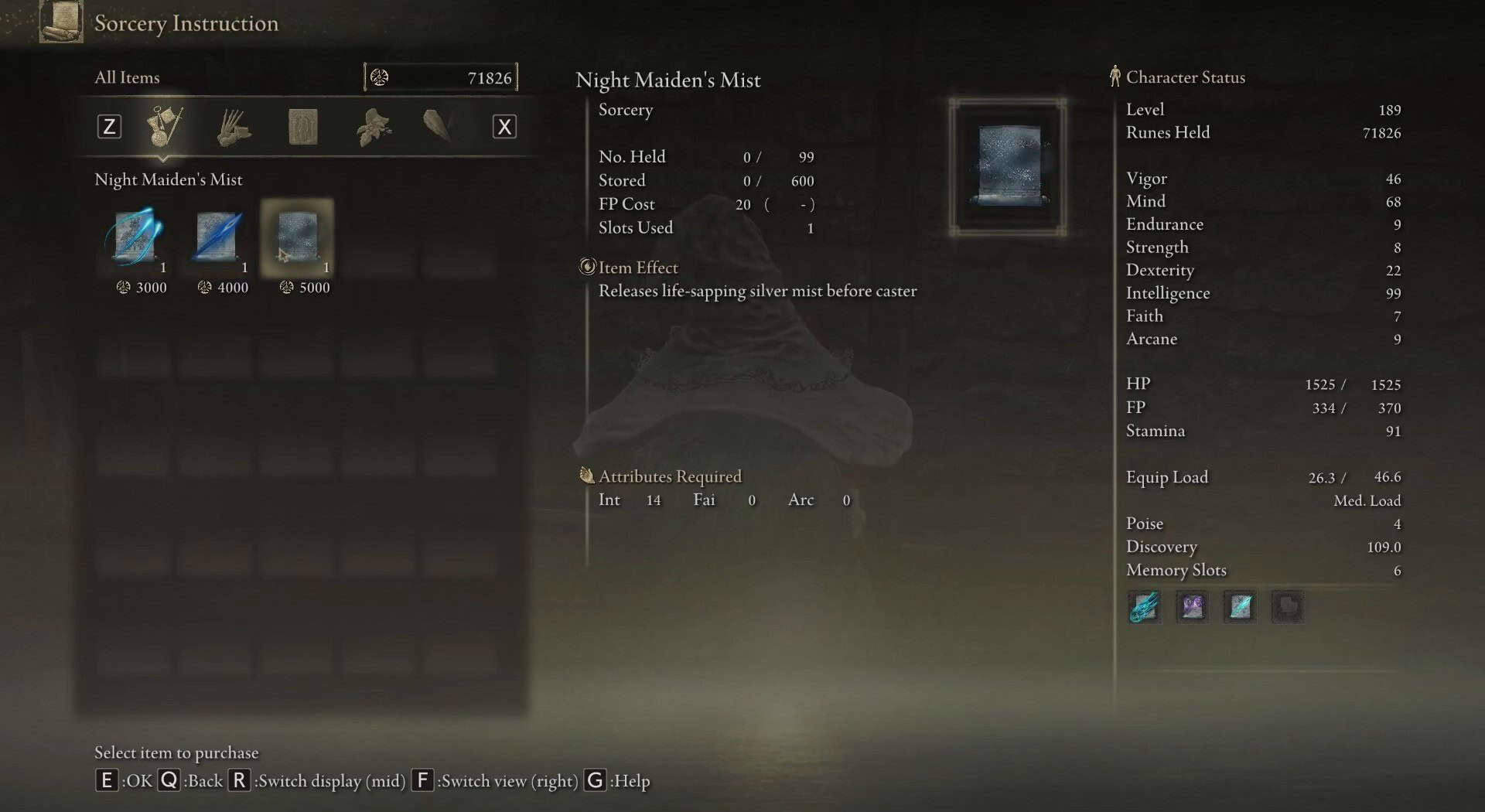
Task: Choose the pointed shard category tab
Action: 438,125
